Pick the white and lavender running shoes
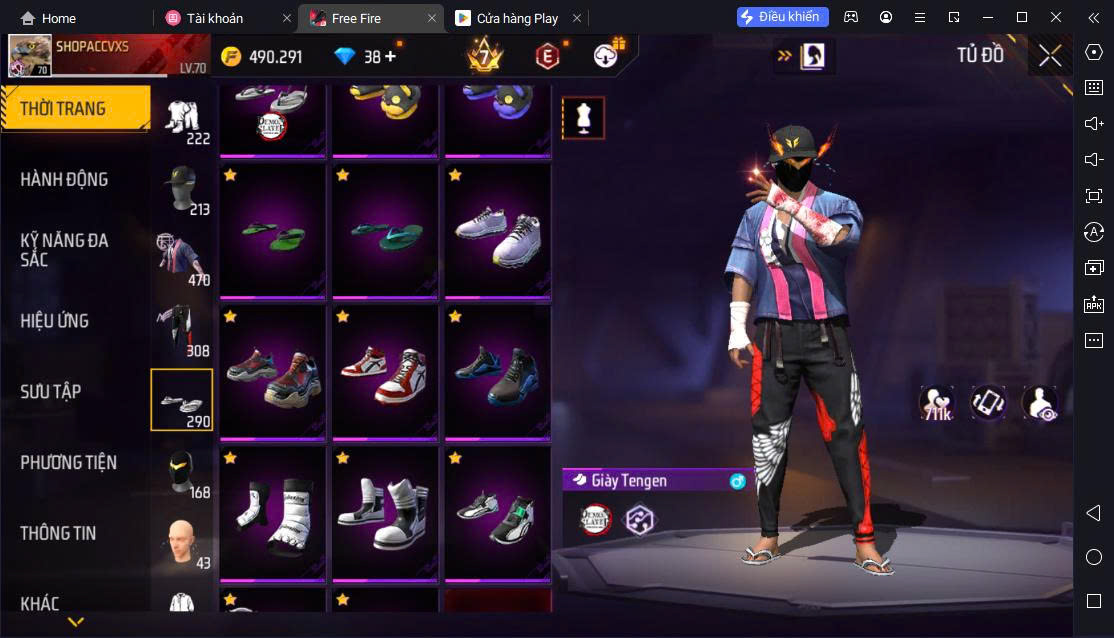 [x=497, y=231]
